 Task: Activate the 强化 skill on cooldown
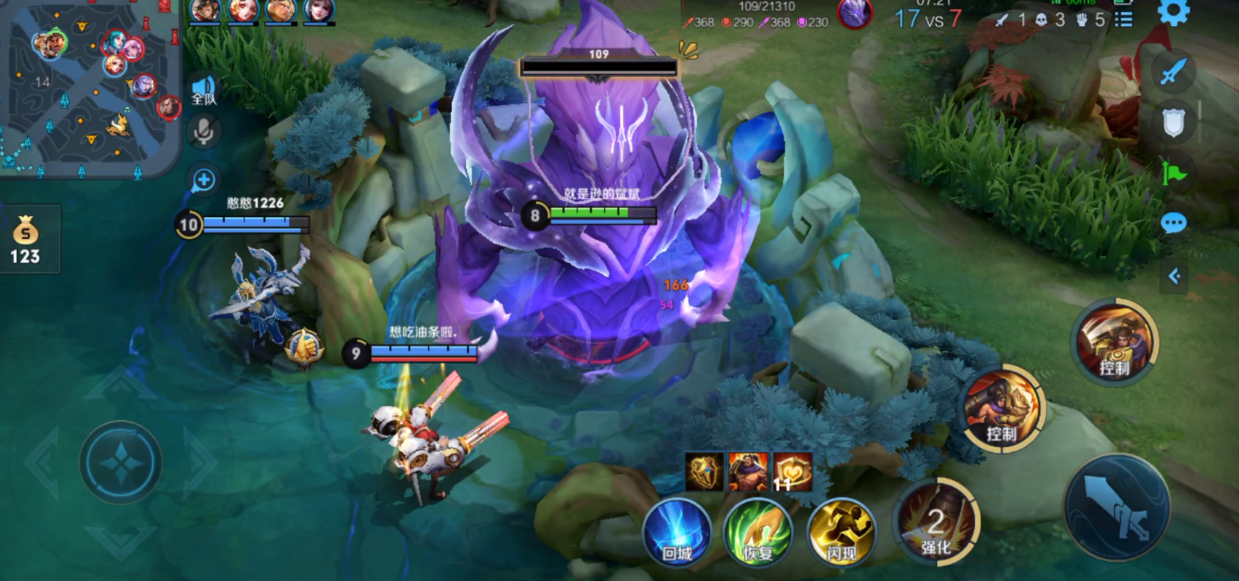(x=935, y=523)
